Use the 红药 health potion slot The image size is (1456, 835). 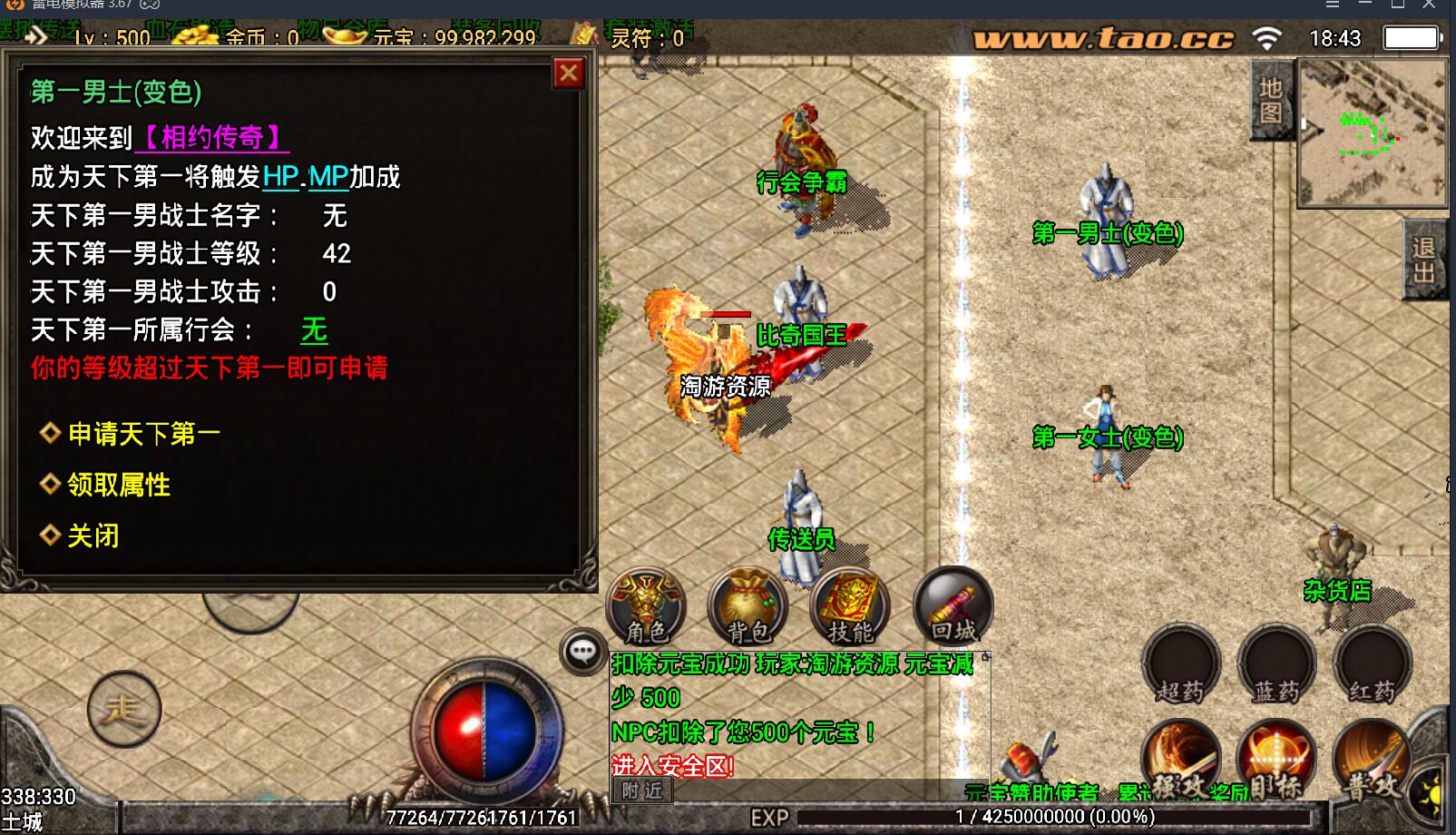coord(1372,664)
